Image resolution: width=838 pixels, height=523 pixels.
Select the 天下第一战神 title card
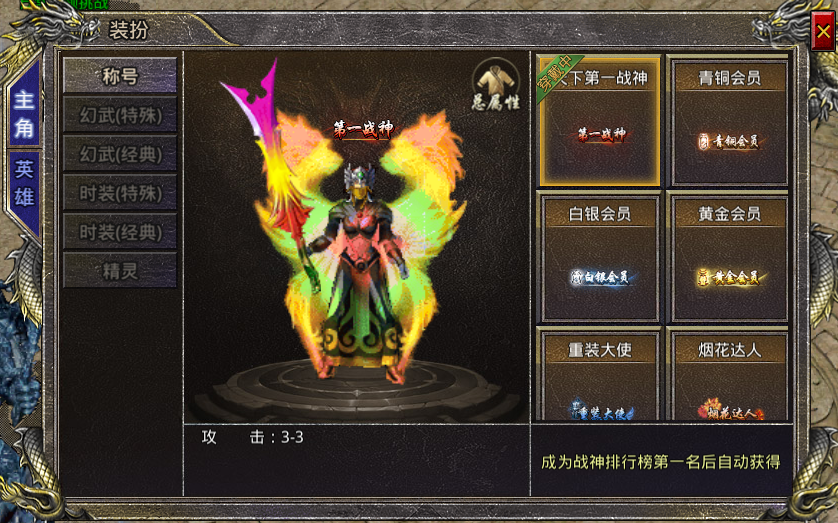[x=600, y=122]
